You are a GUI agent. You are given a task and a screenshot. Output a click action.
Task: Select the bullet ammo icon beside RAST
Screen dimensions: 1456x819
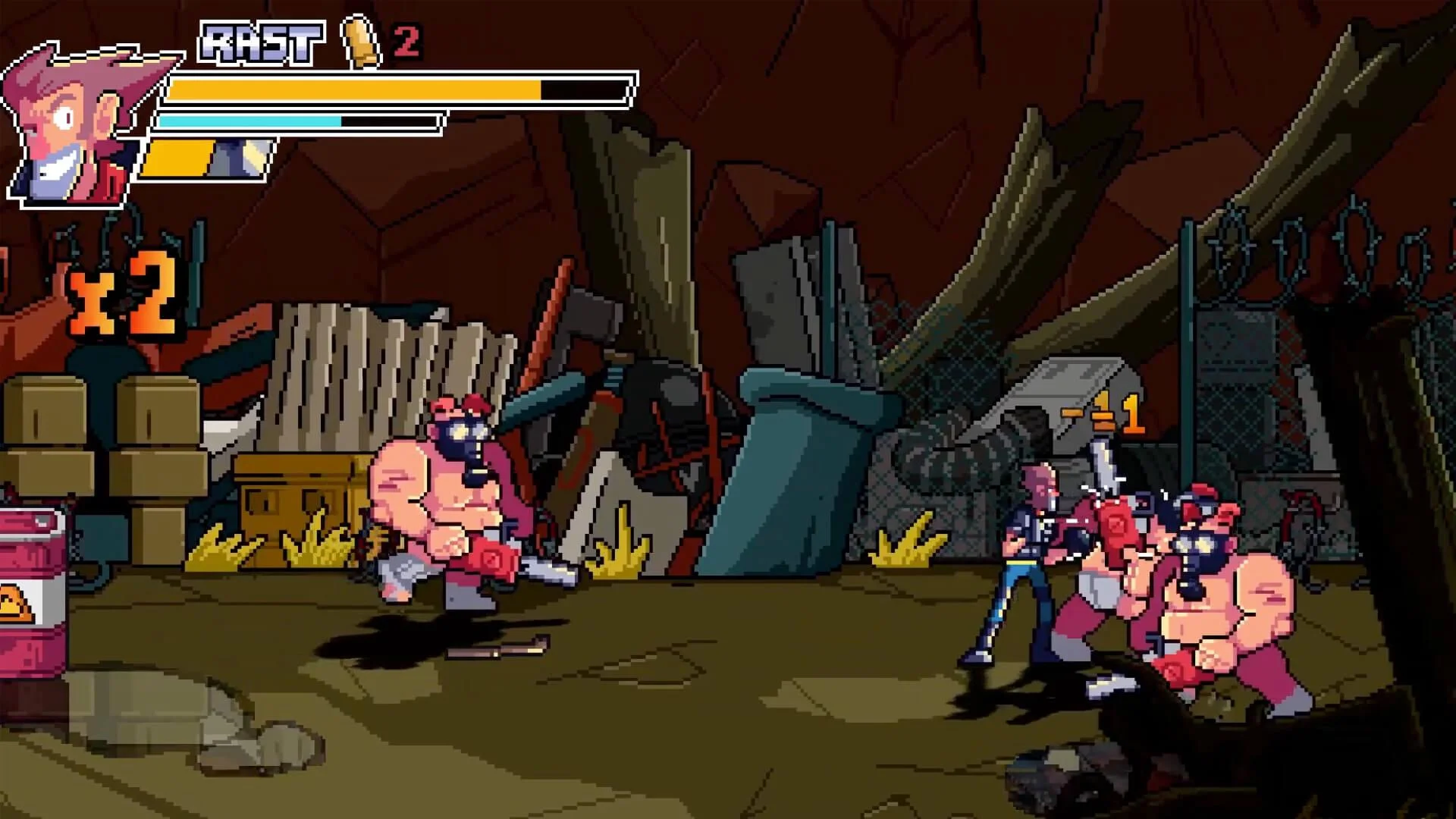click(x=359, y=42)
